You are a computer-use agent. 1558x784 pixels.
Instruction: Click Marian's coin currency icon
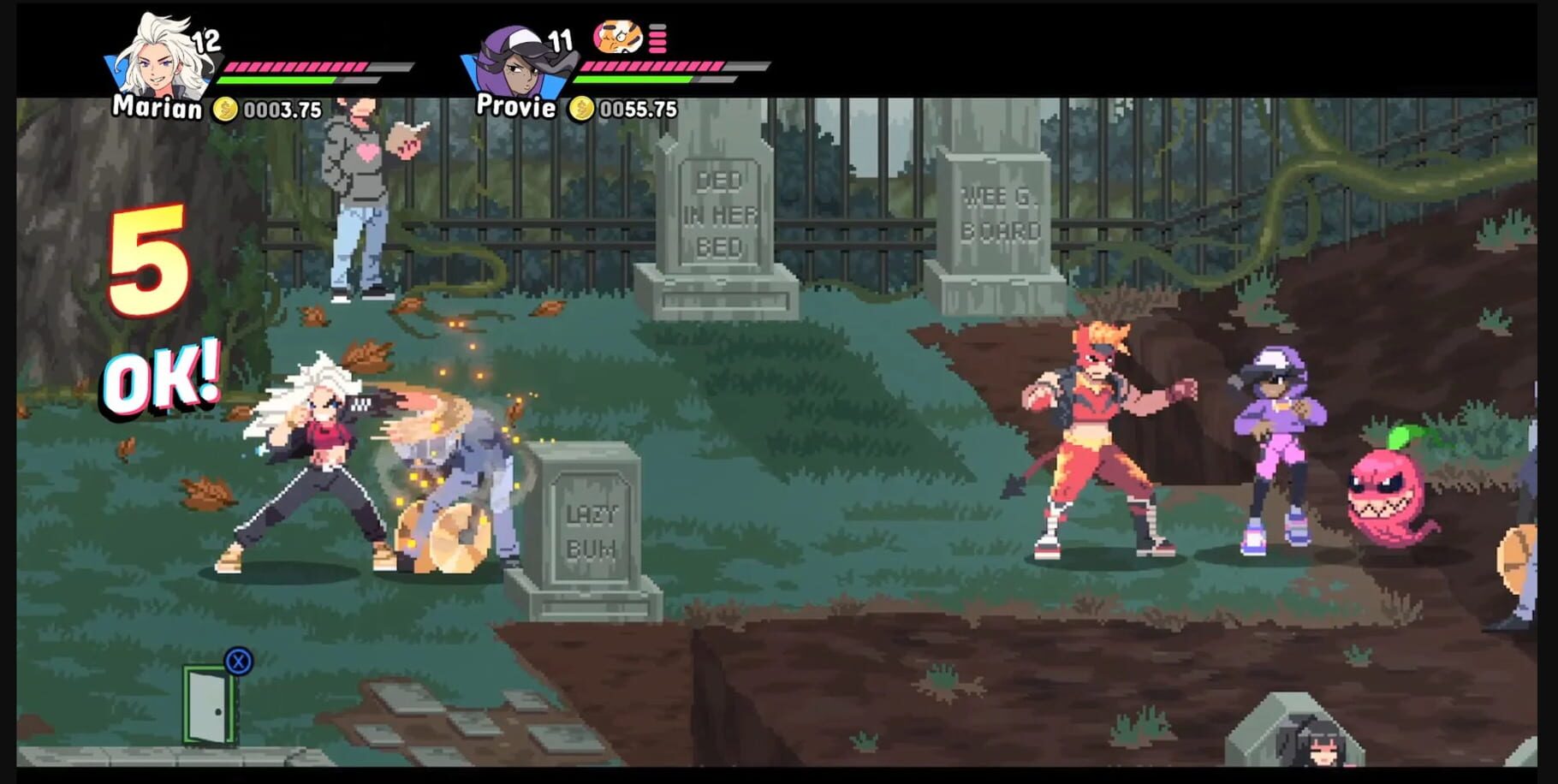coord(224,109)
